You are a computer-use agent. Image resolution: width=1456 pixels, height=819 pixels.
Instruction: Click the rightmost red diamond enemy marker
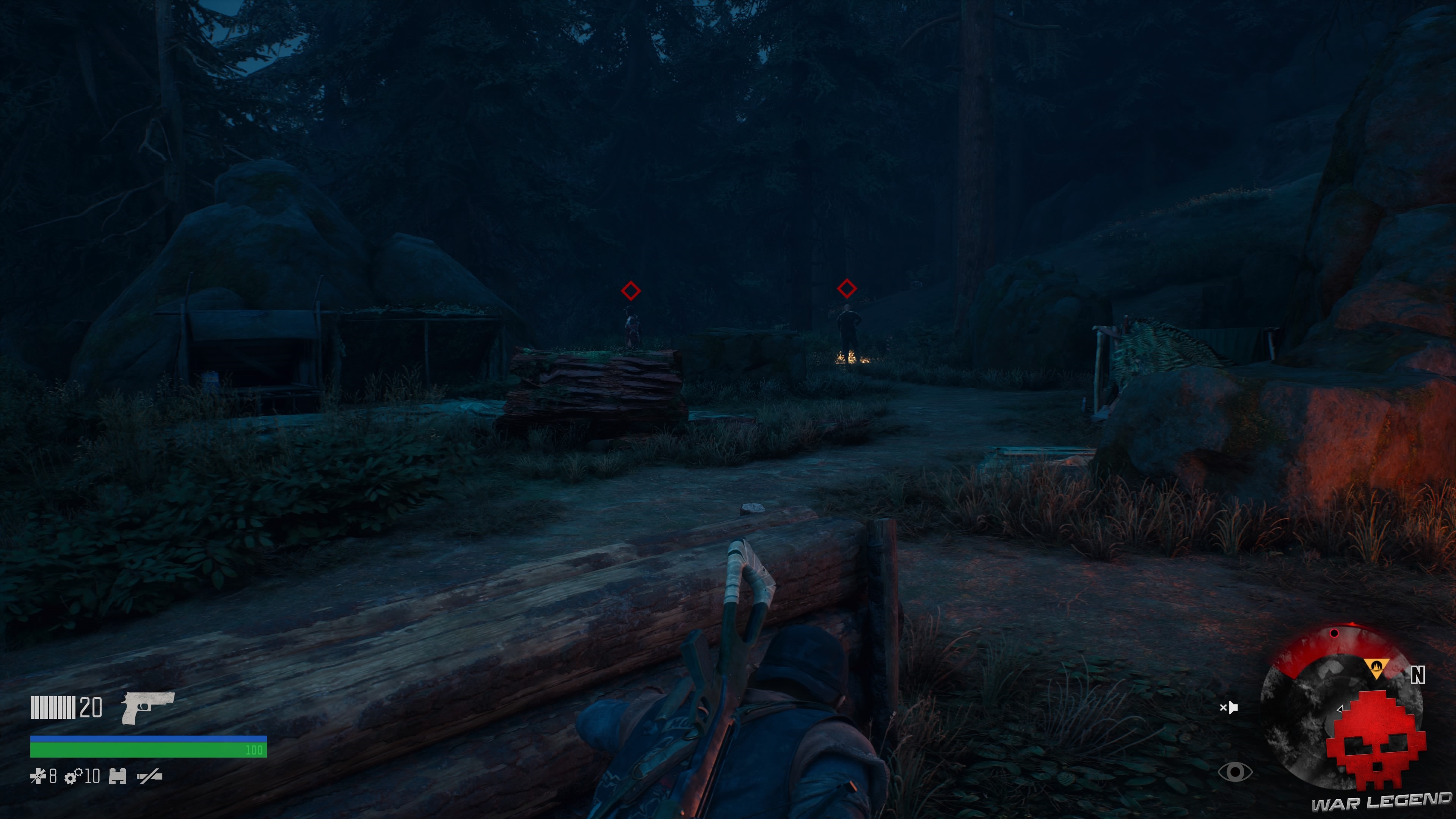(847, 288)
